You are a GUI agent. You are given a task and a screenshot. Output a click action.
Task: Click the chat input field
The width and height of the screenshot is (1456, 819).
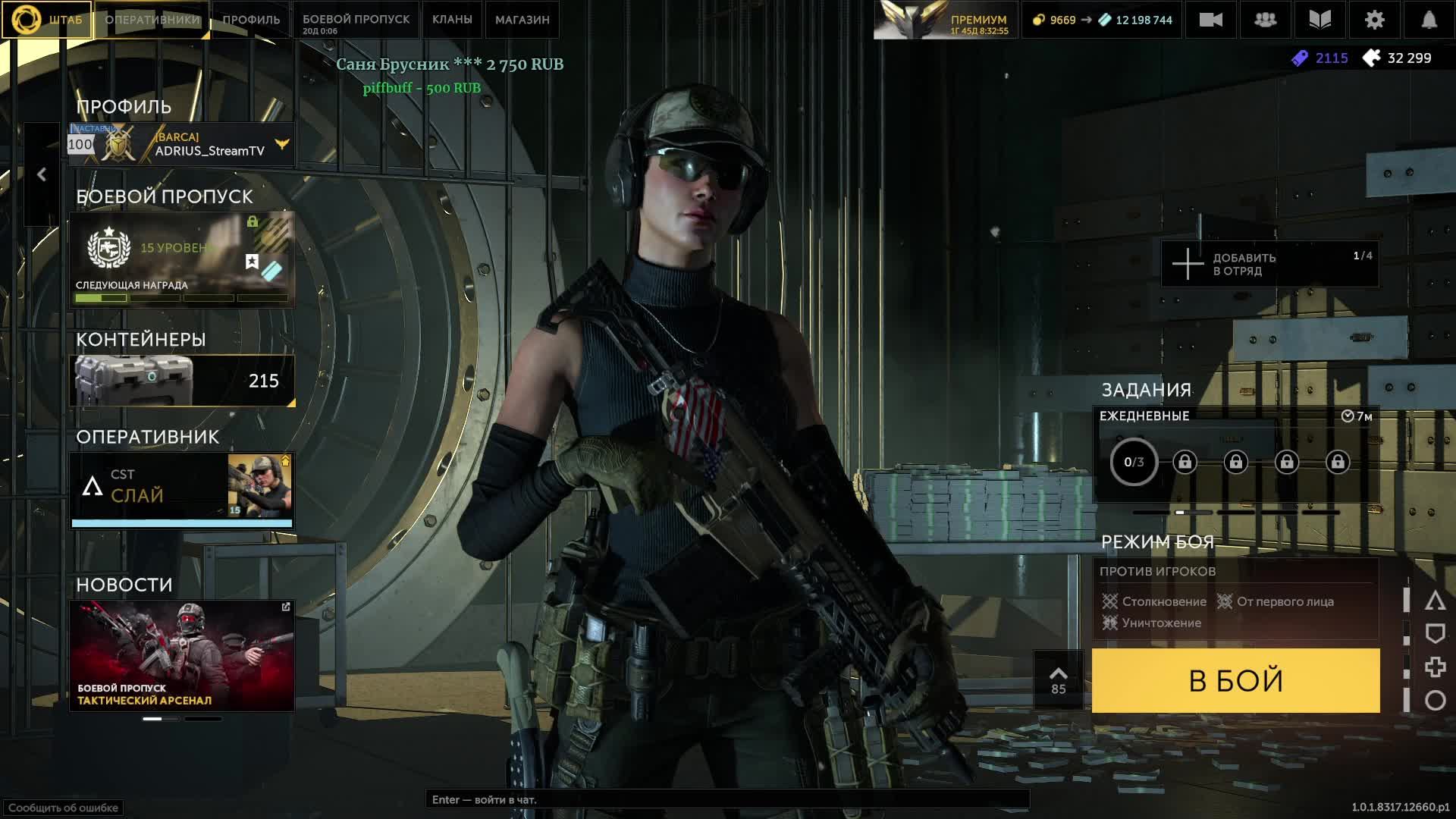[x=726, y=799]
